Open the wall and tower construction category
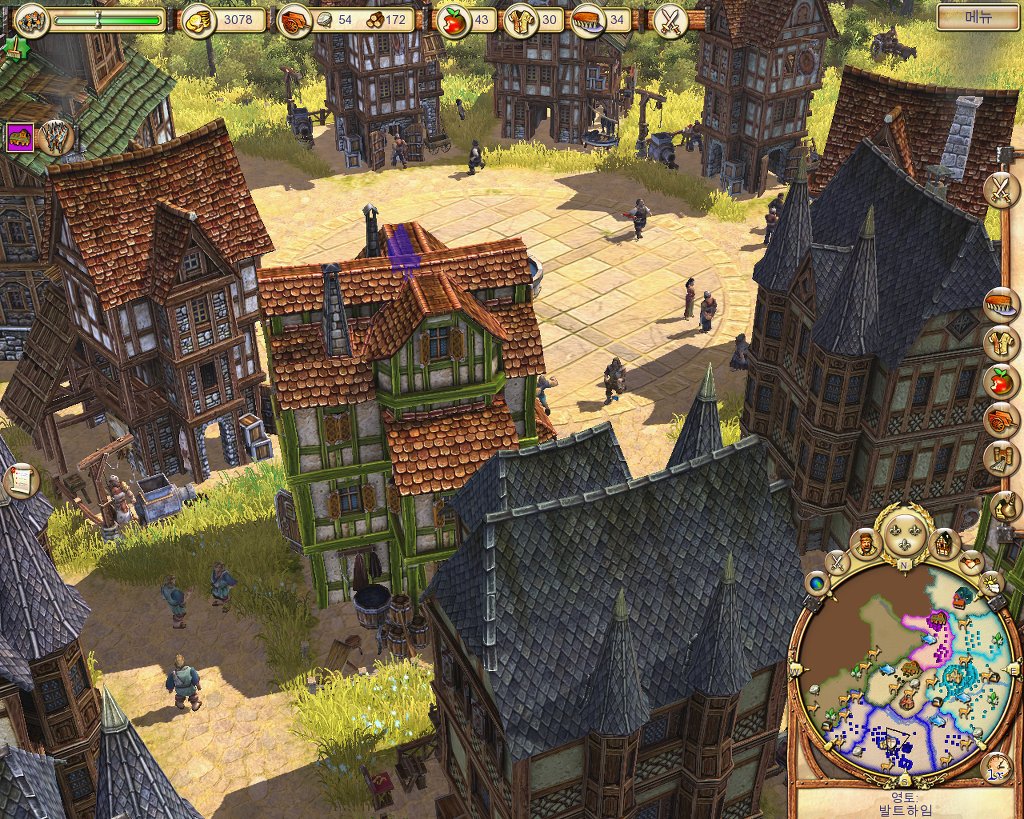The height and width of the screenshot is (819, 1024). click(1000, 458)
